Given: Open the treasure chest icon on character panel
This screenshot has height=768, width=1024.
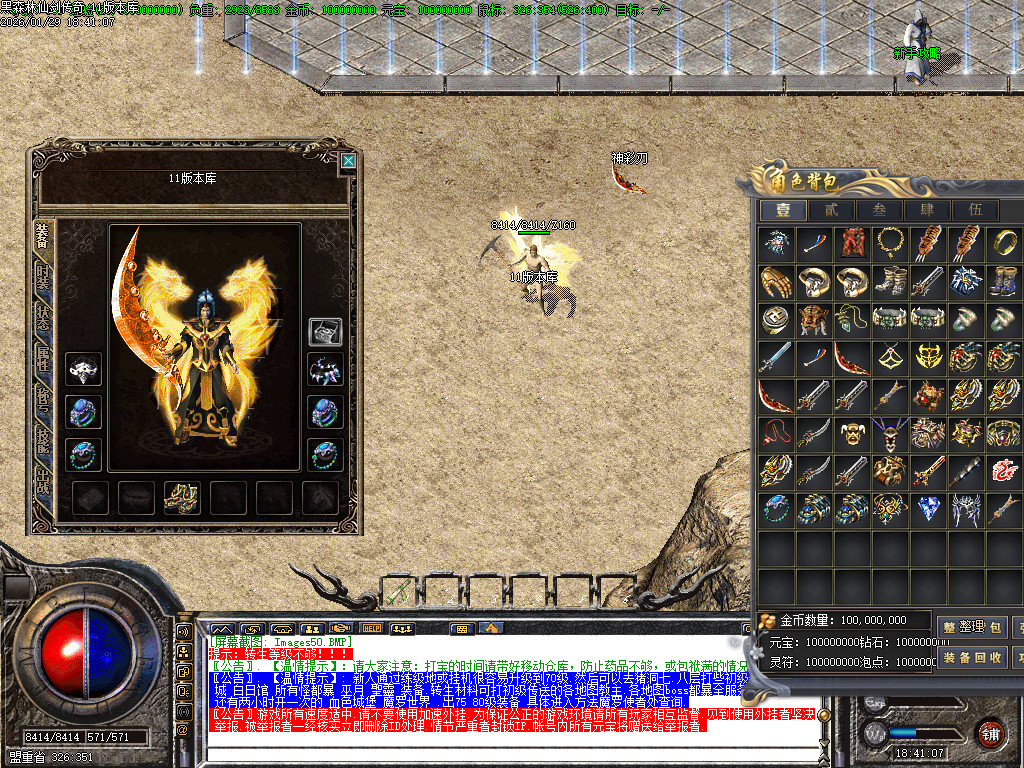Looking at the screenshot, I should click(325, 332).
